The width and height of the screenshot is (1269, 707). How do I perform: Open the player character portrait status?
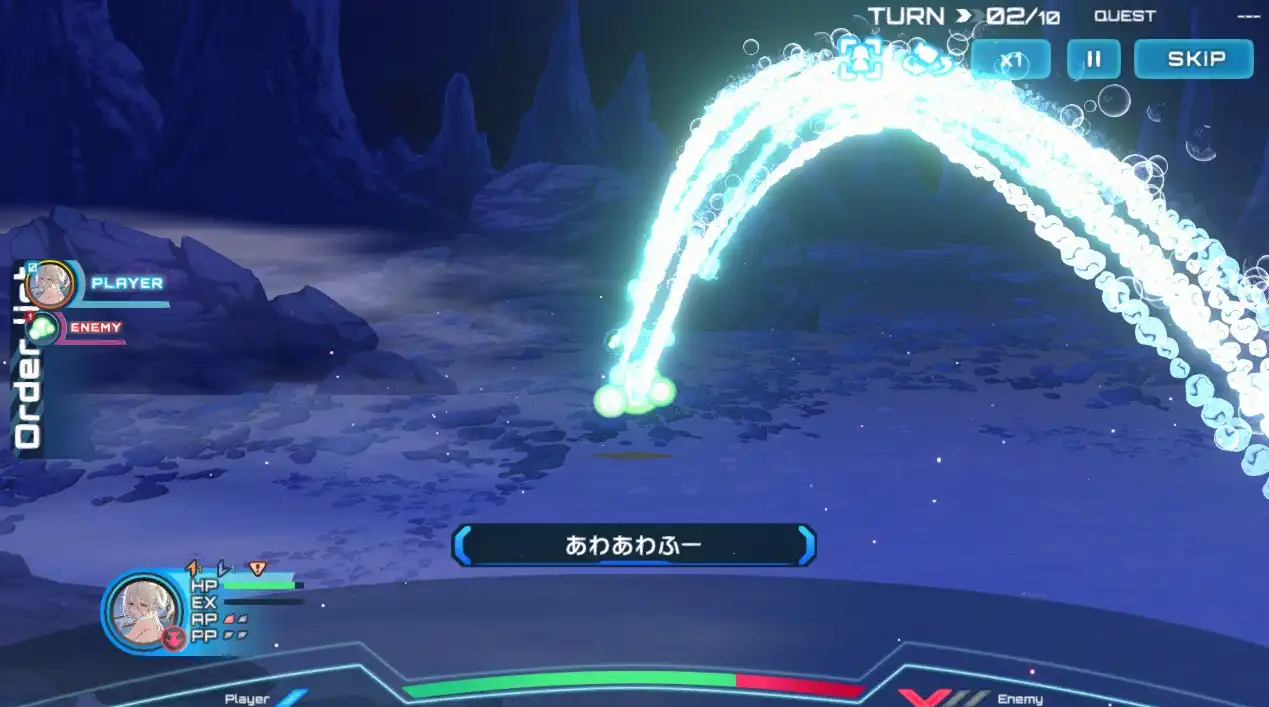[143, 612]
